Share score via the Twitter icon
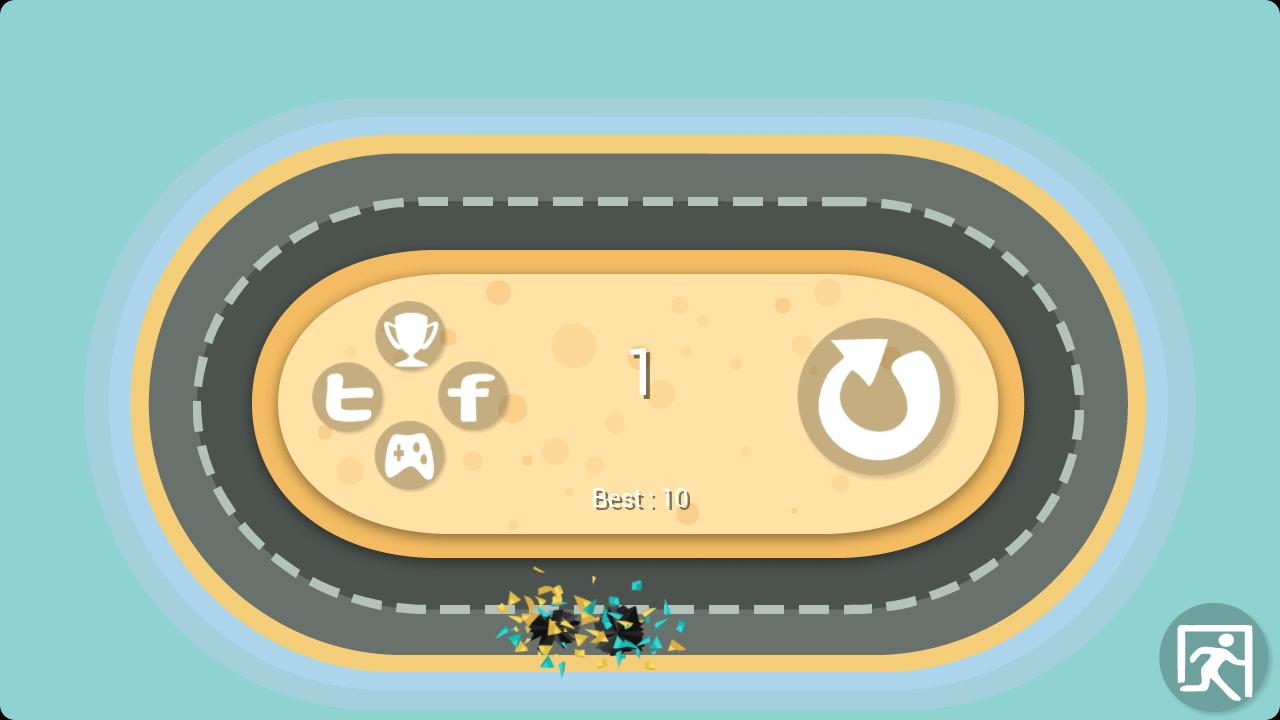1280x720 pixels. (x=350, y=398)
